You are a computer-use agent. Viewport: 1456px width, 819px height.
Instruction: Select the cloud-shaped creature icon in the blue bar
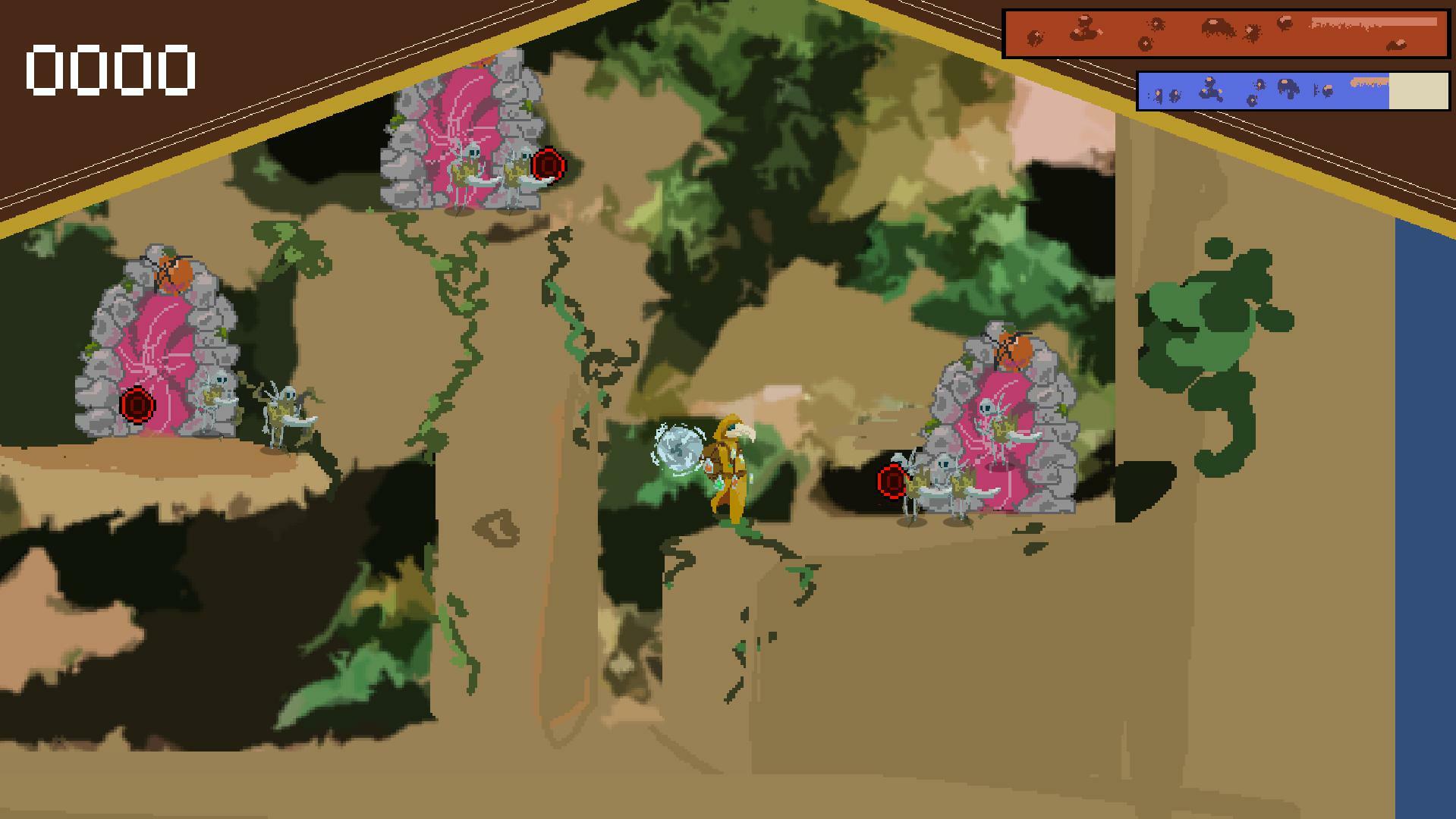click(1288, 87)
